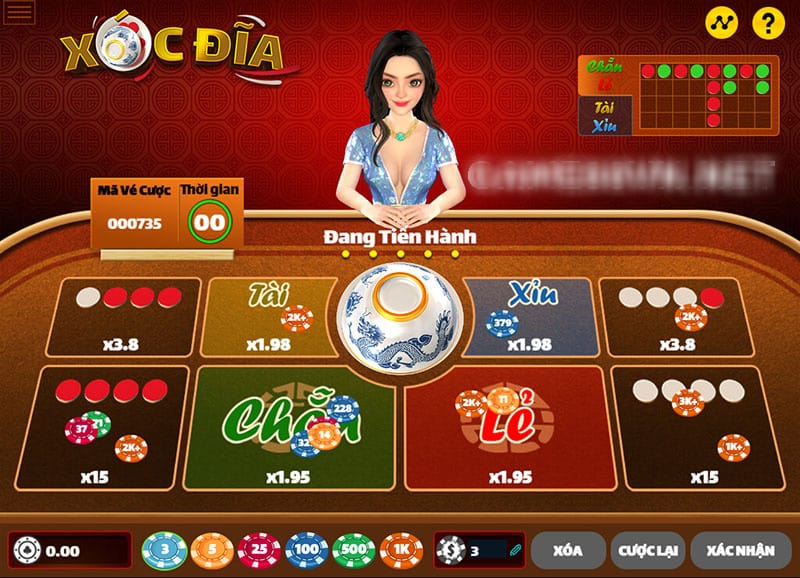This screenshot has width=800, height=578.
Task: Bet on three white one red x3.8
Action: coord(677,317)
